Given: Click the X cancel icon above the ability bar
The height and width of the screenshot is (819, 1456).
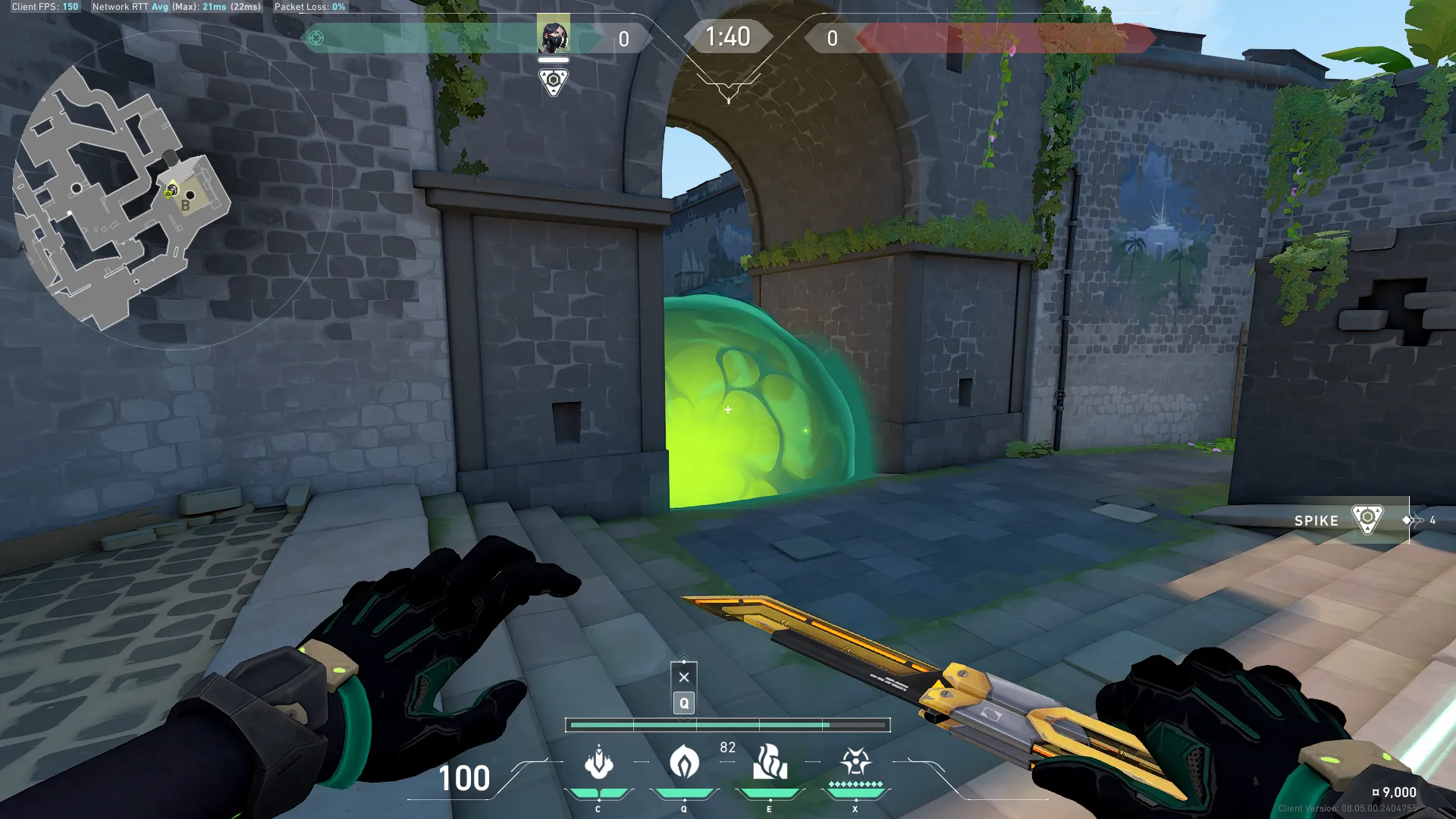Looking at the screenshot, I should coord(684,677).
